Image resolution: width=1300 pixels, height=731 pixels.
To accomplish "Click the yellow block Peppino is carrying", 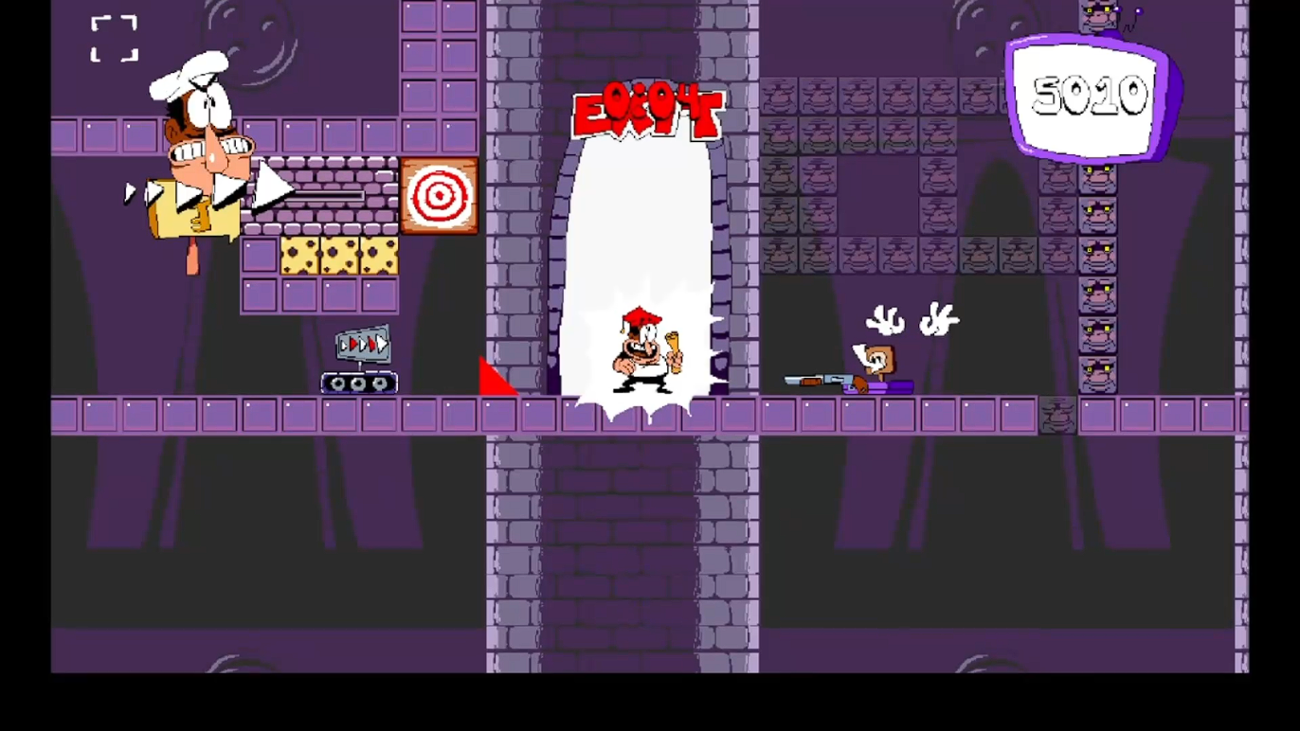I will pos(195,210).
